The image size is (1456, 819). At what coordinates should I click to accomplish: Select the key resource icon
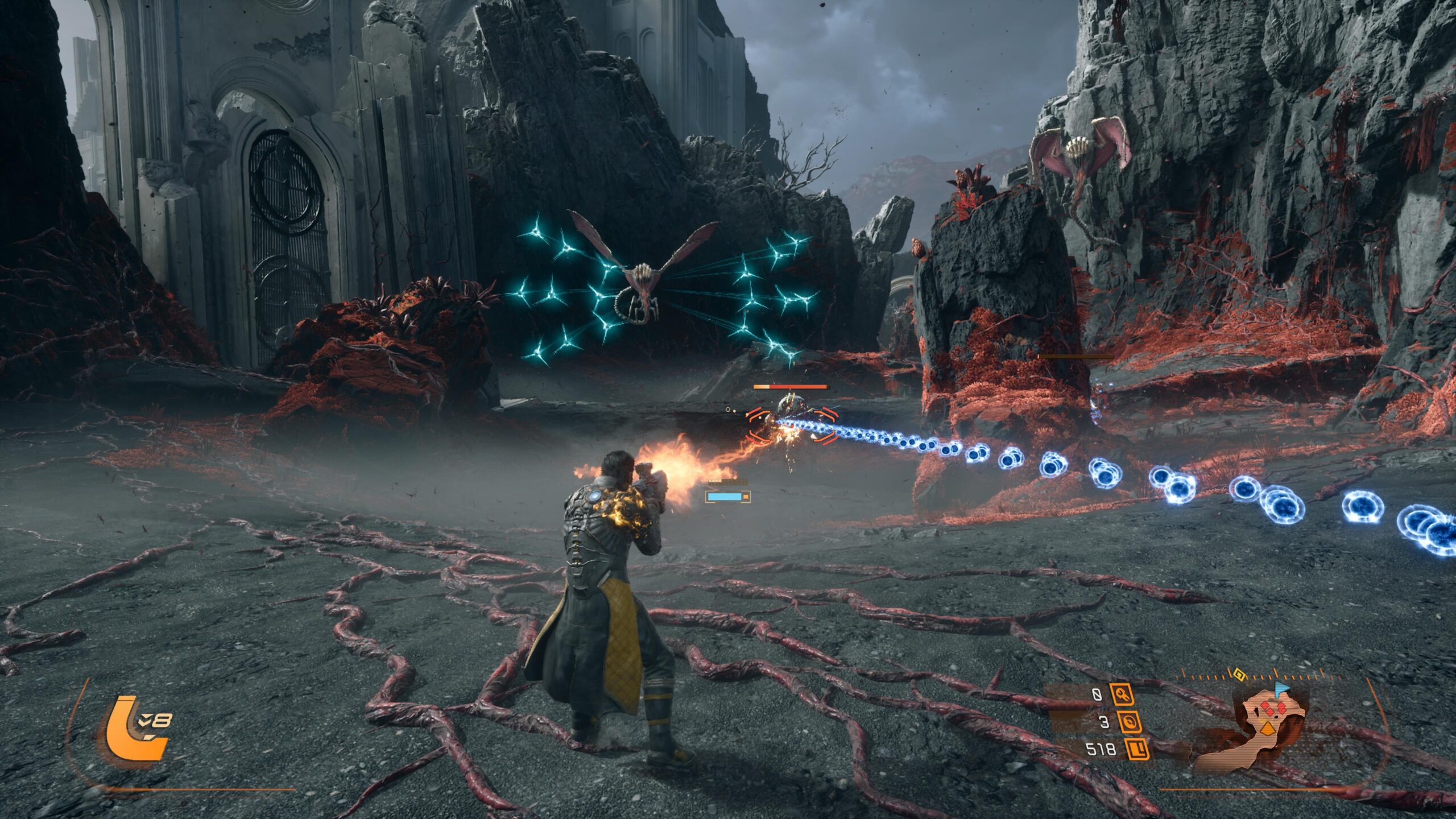pos(1122,694)
